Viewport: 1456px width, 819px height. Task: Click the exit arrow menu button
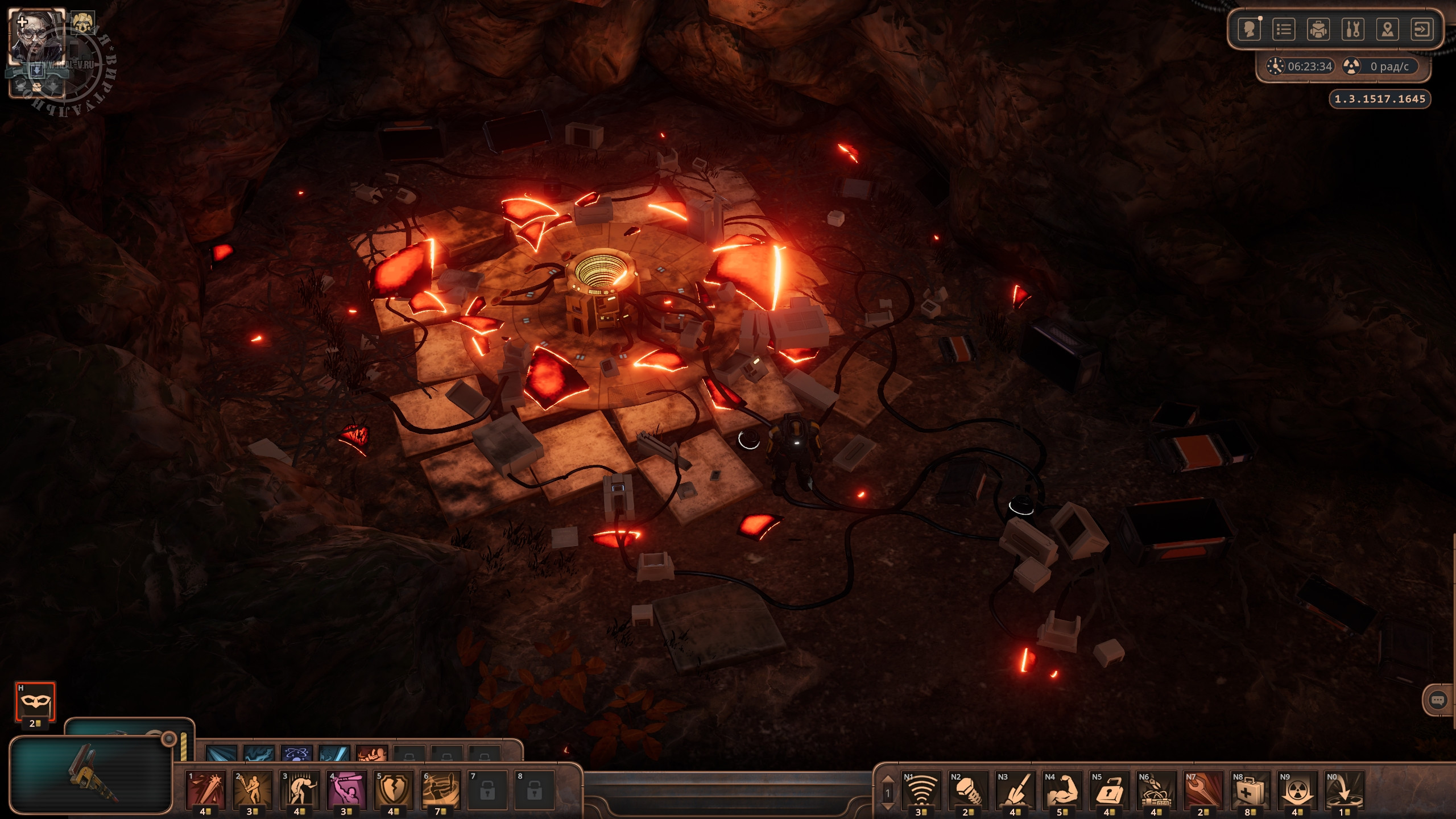click(x=1422, y=29)
